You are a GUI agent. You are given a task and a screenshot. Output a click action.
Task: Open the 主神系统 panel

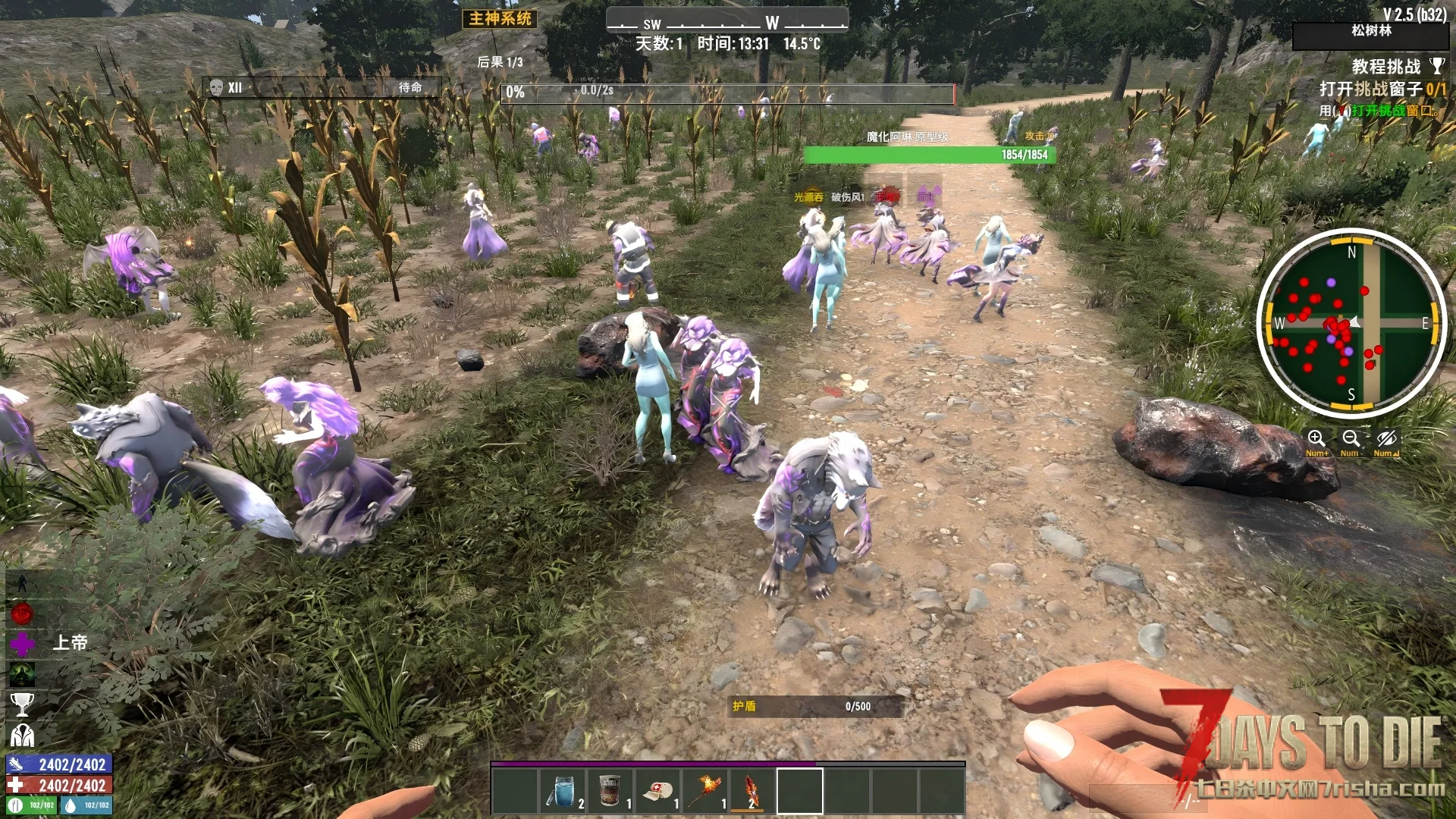coord(500,19)
